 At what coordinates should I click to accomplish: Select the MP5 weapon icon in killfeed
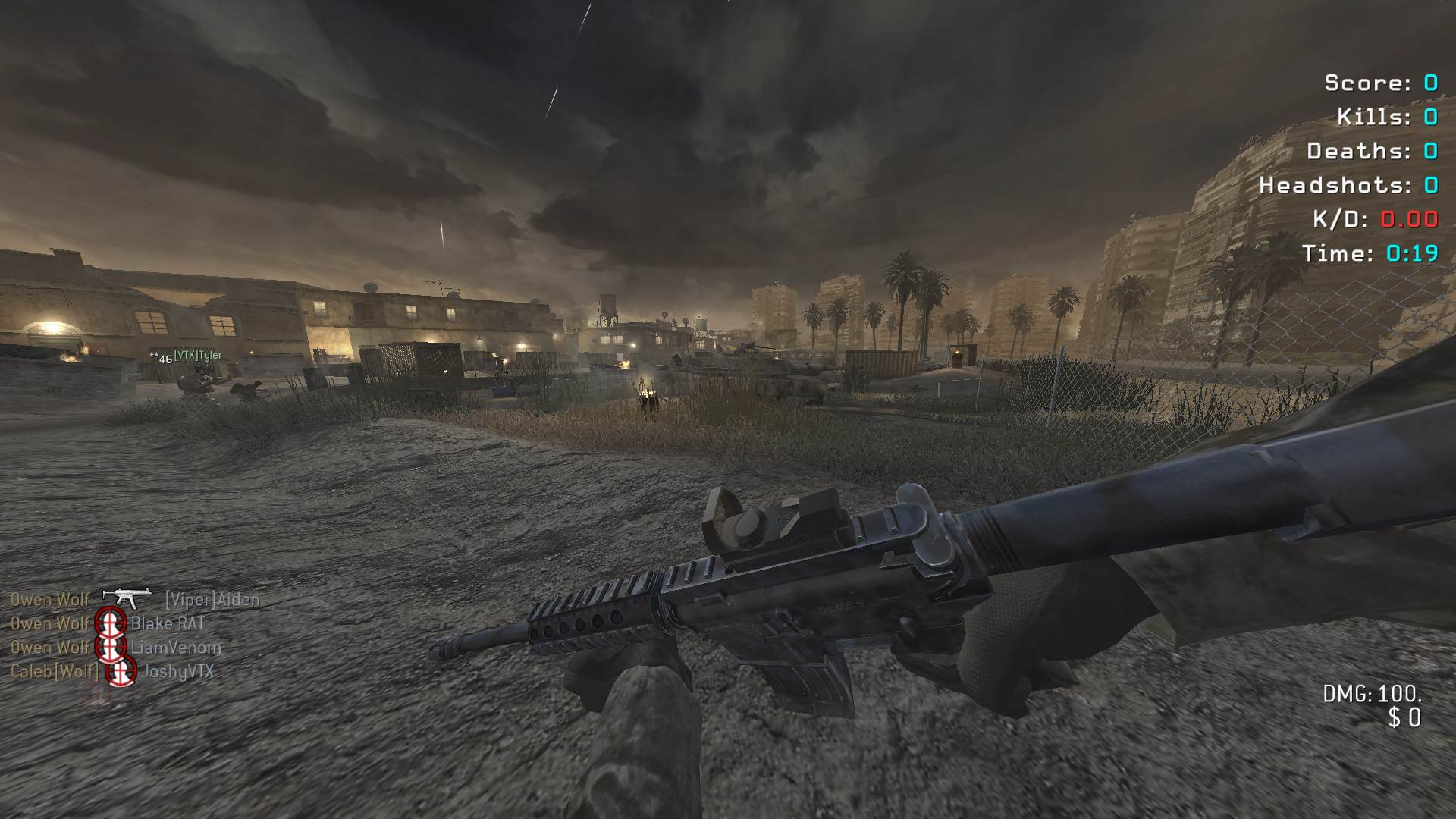[x=127, y=598]
